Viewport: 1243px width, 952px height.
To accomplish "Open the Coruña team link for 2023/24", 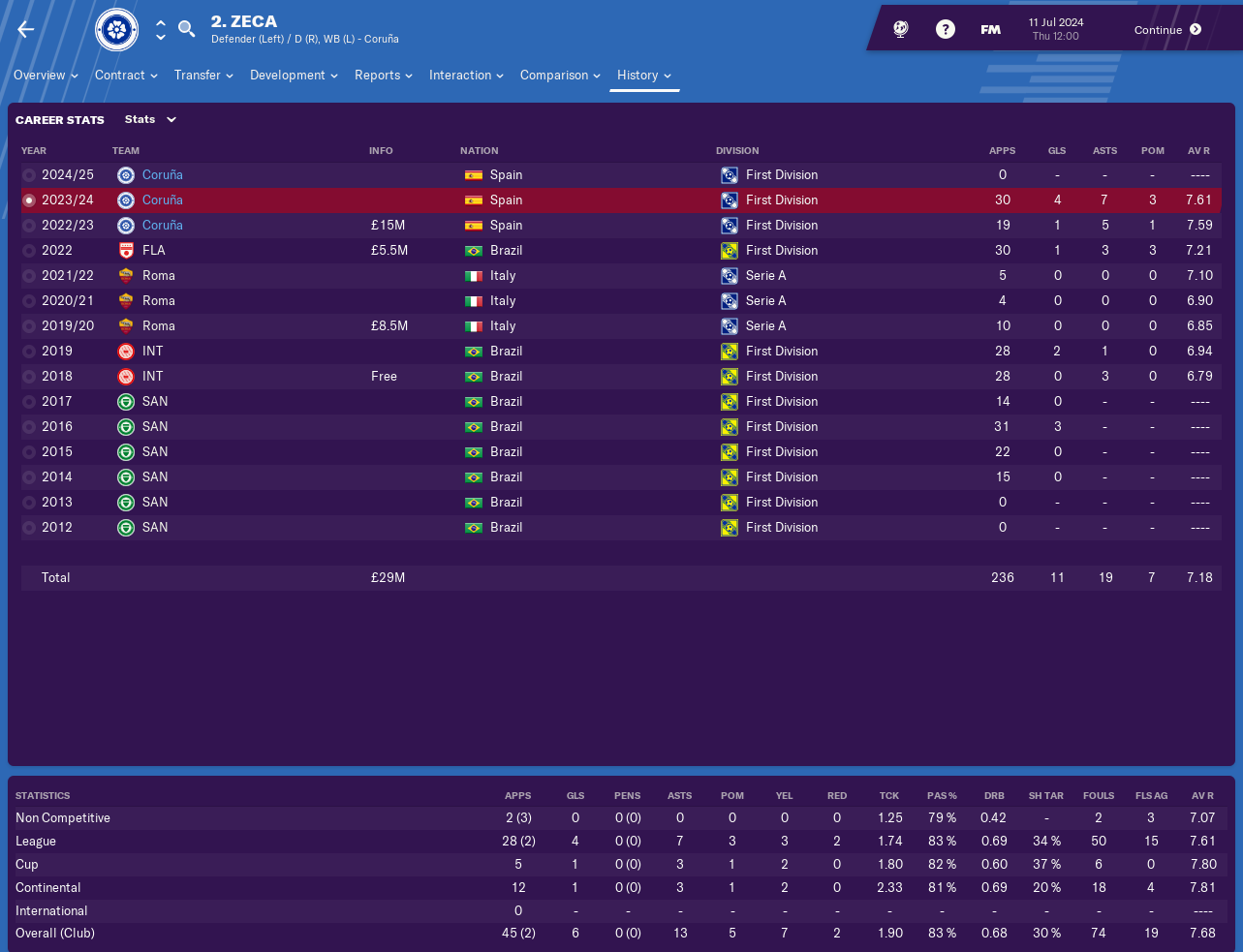I will pyautogui.click(x=162, y=200).
